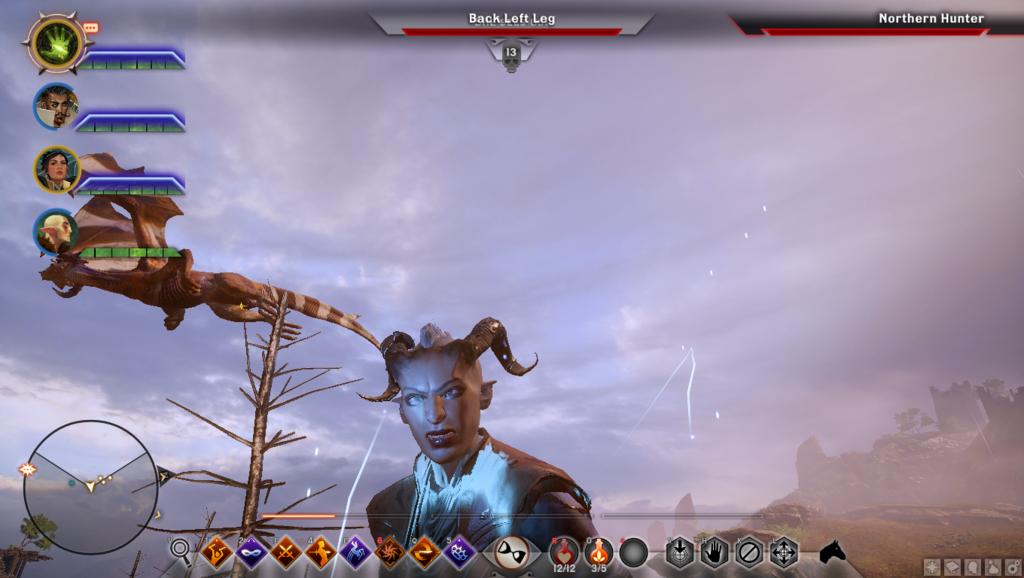This screenshot has height=578, width=1024.
Task: Drink the health potion (12/12)
Action: 564,551
